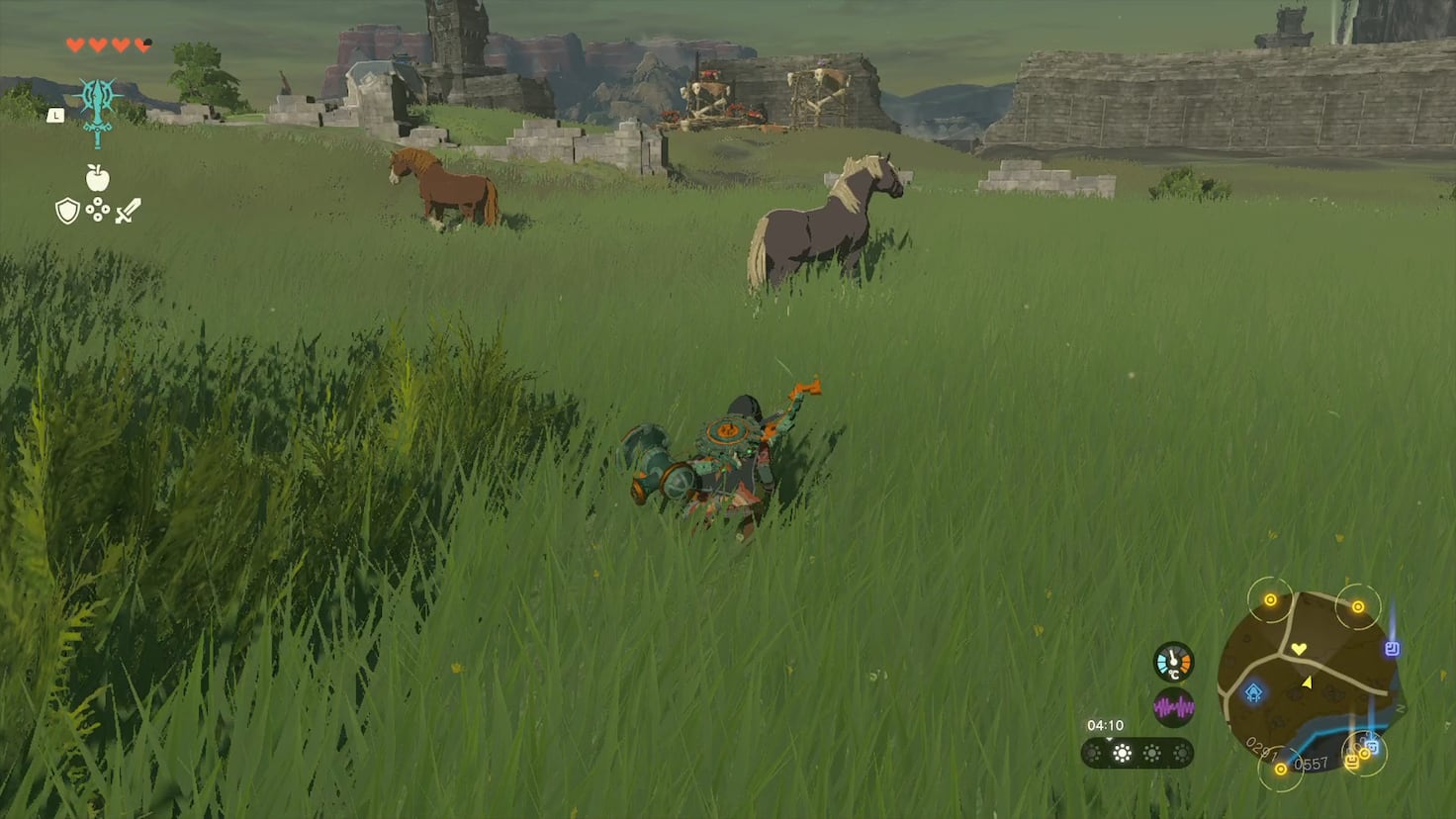1456x819 pixels.
Task: Click the purple memory marker beside the minimap
Action: pos(1392,649)
